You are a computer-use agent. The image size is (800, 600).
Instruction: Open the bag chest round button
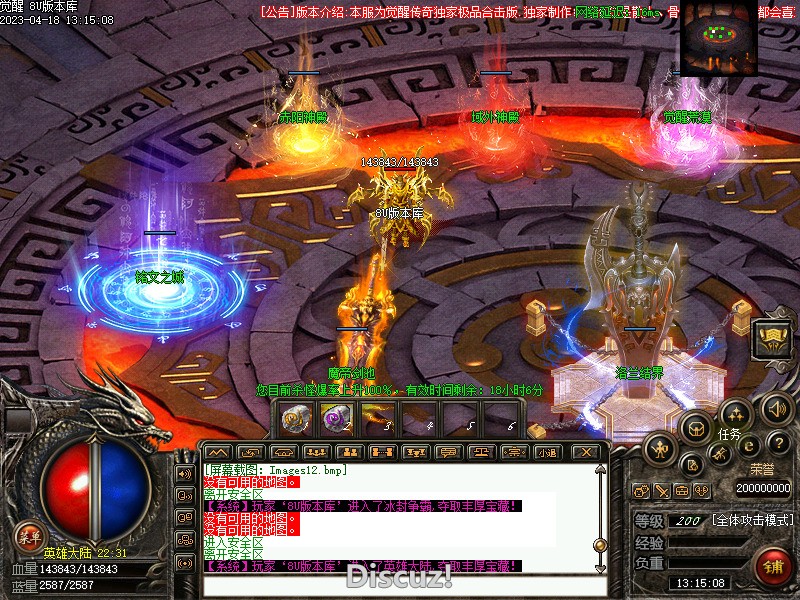693,428
